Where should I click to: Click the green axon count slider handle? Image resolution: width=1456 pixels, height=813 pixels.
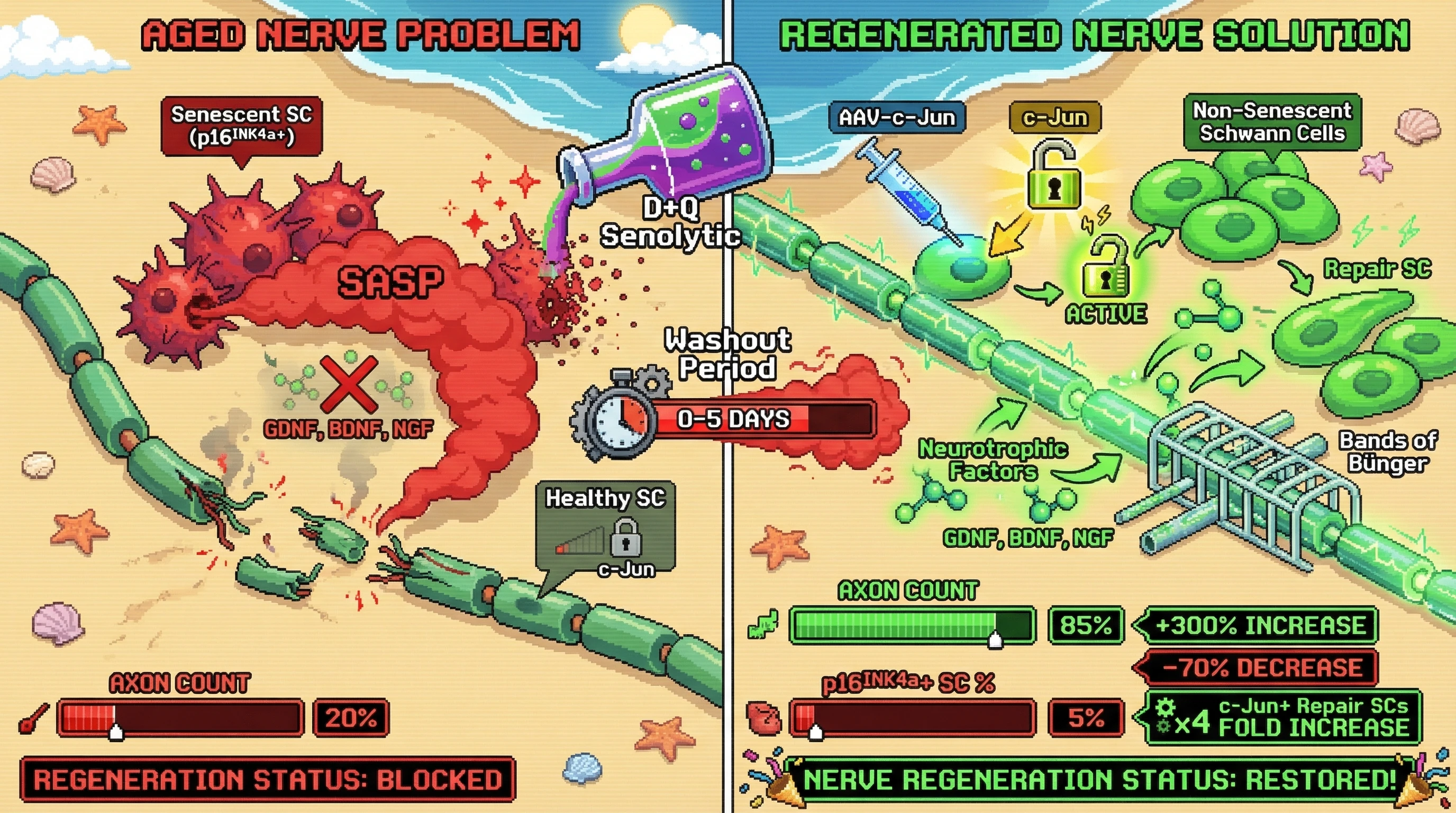click(x=995, y=639)
